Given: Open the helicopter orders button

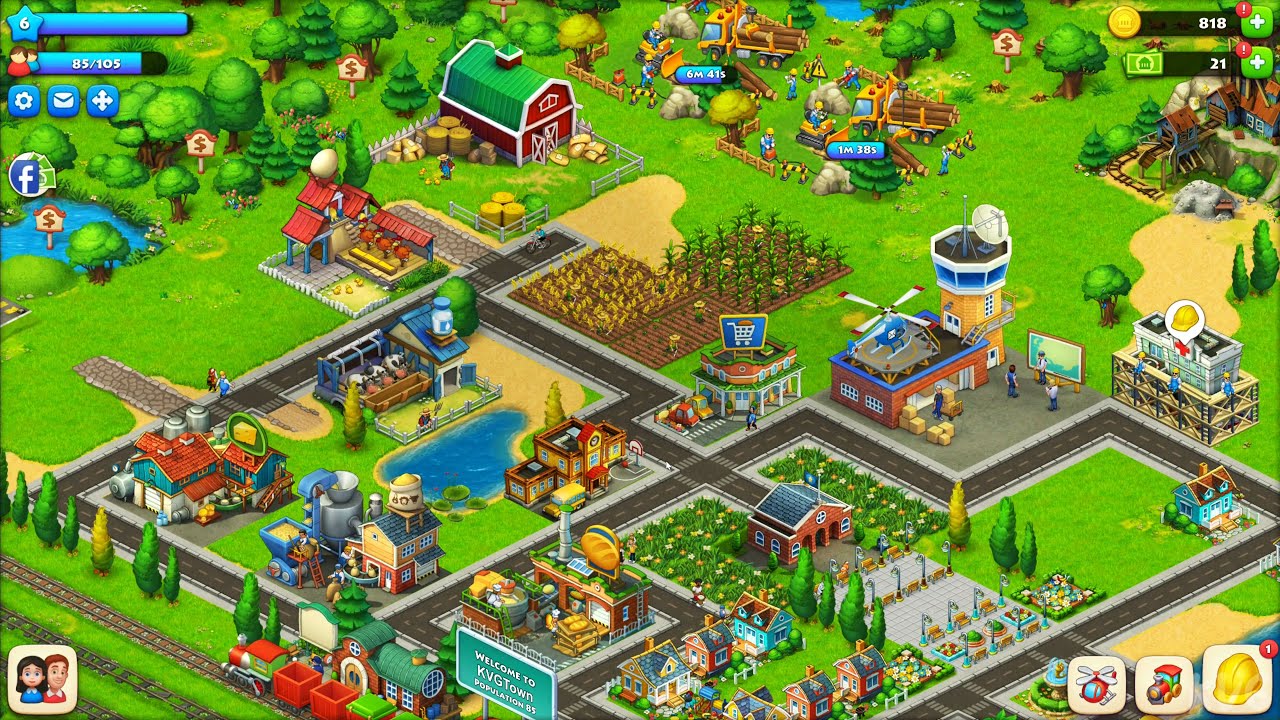Looking at the screenshot, I should coord(1097,685).
